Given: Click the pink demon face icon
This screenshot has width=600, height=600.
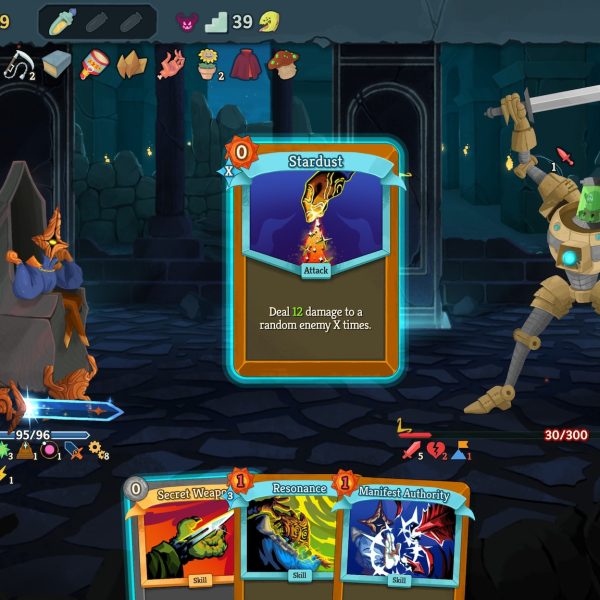Looking at the screenshot, I should pos(187,21).
